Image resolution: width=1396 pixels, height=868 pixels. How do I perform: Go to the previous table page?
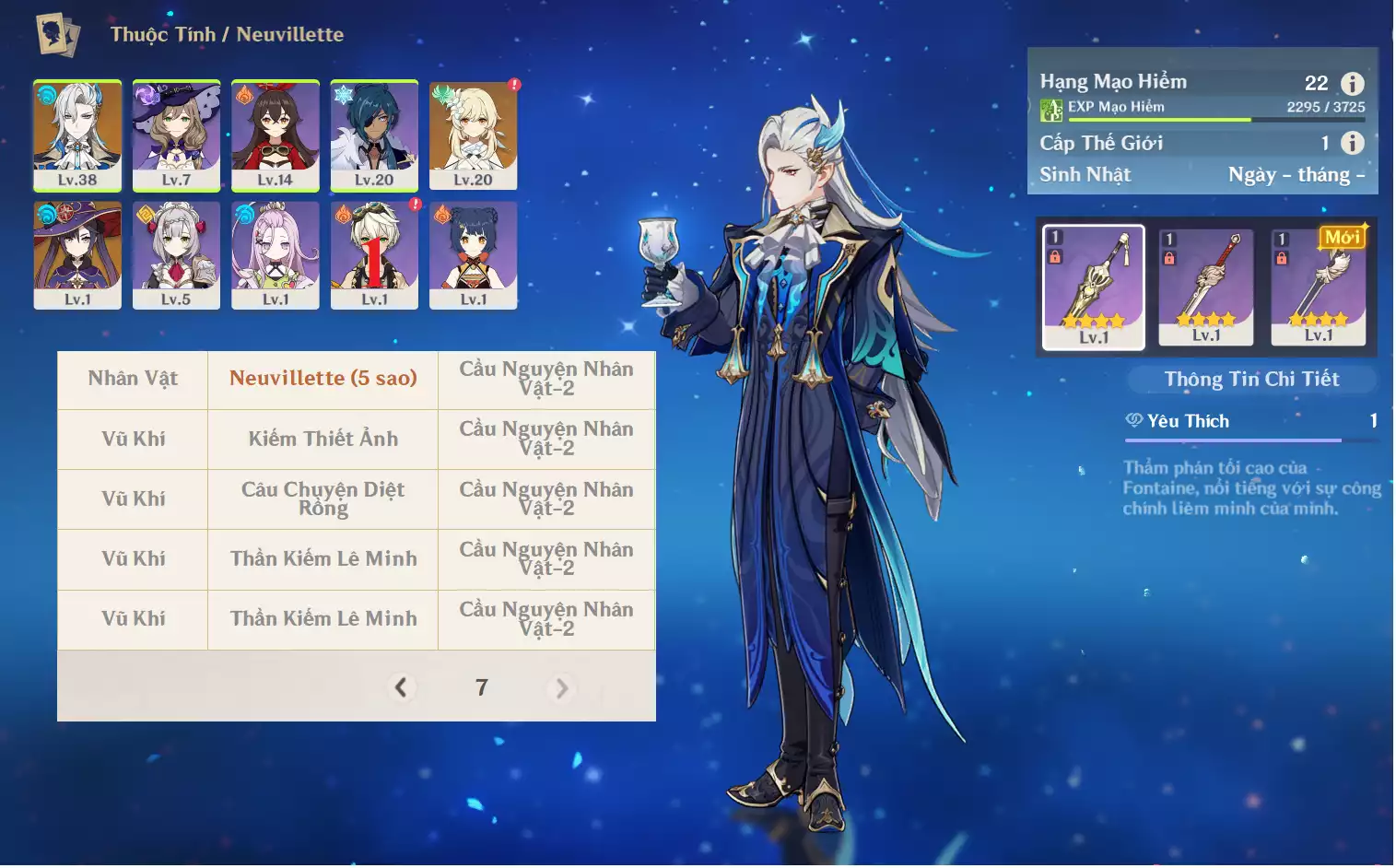(x=401, y=687)
